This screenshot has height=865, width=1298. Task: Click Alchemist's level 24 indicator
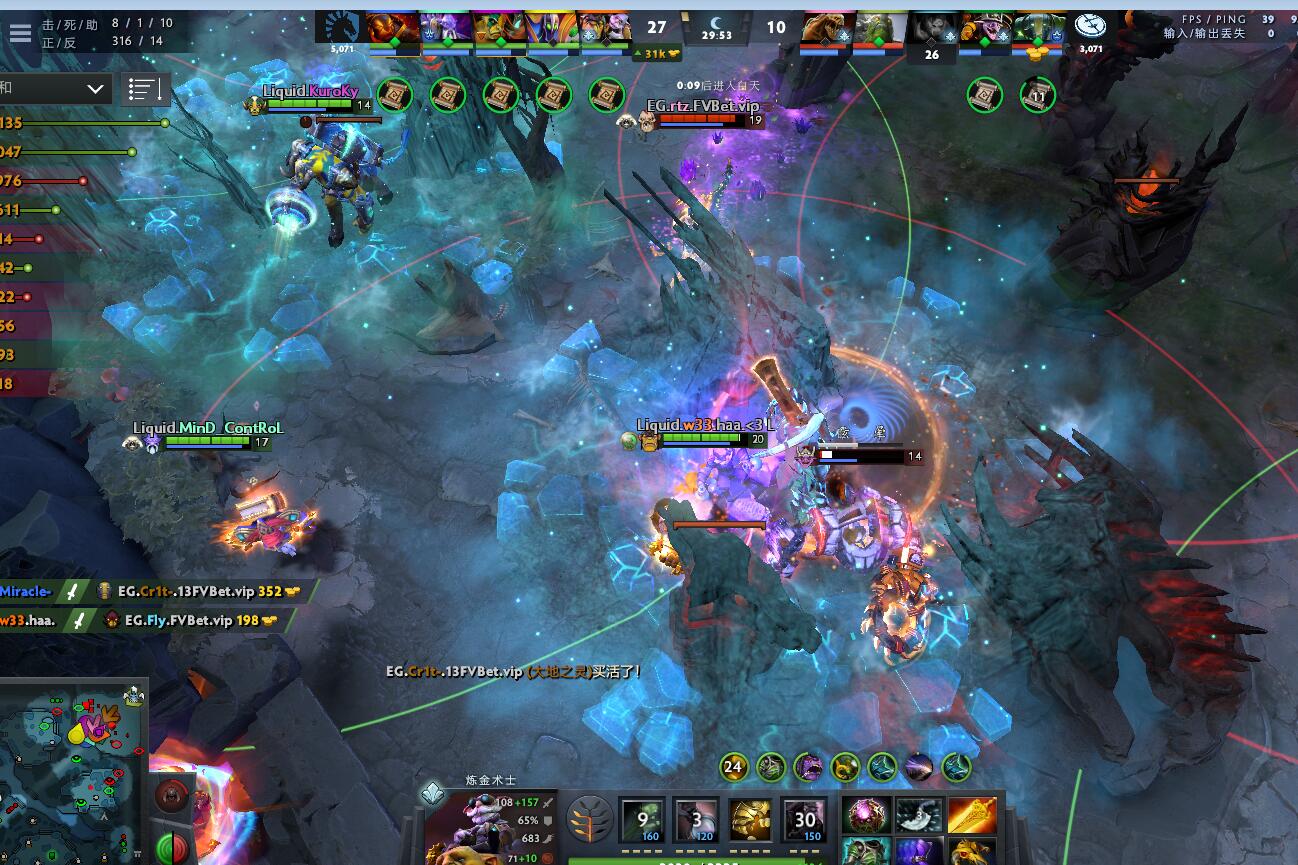tap(734, 768)
